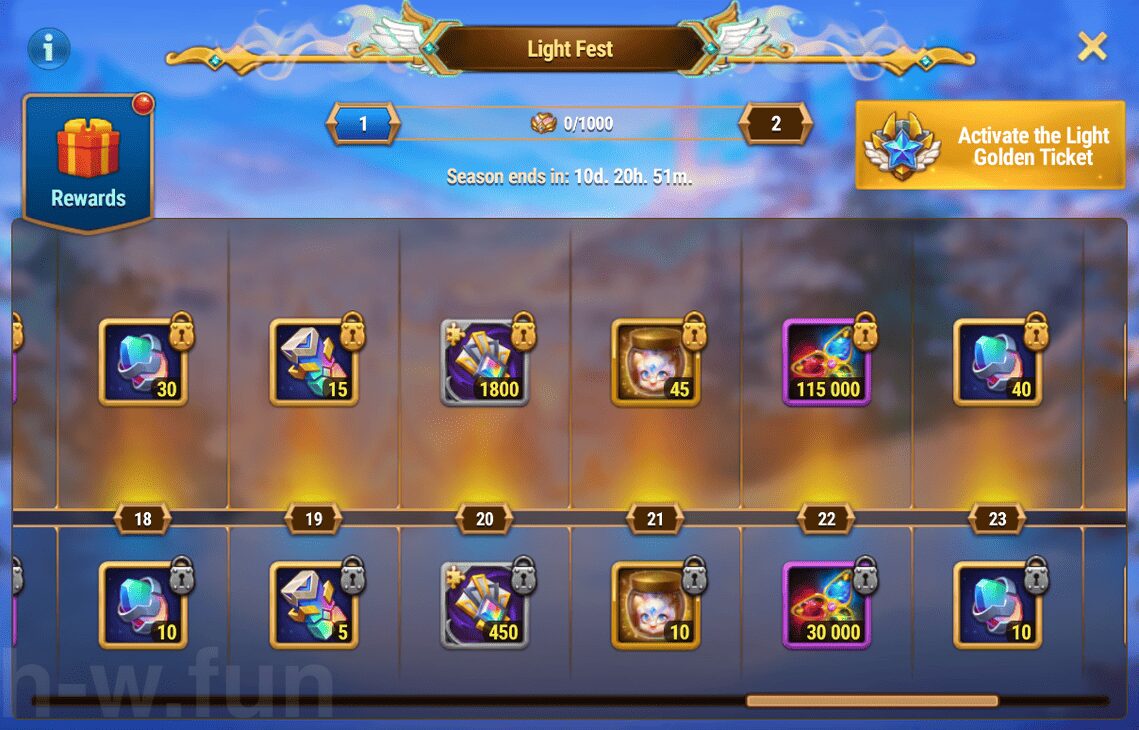The height and width of the screenshot is (730, 1139).
Task: Click the horizontal scrollbar thumb
Action: [872, 701]
